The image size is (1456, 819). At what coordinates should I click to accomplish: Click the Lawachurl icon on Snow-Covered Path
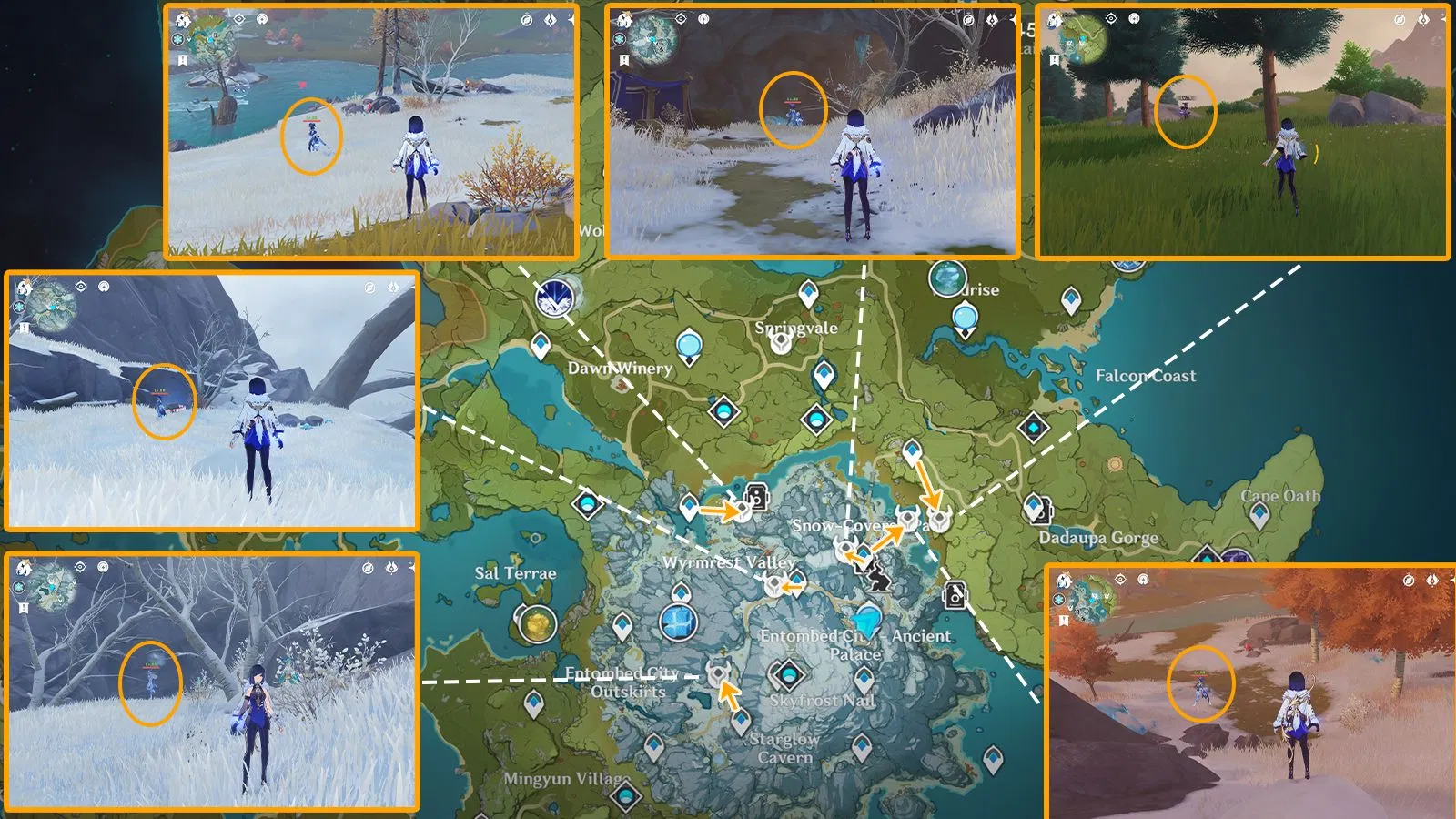pos(906,520)
